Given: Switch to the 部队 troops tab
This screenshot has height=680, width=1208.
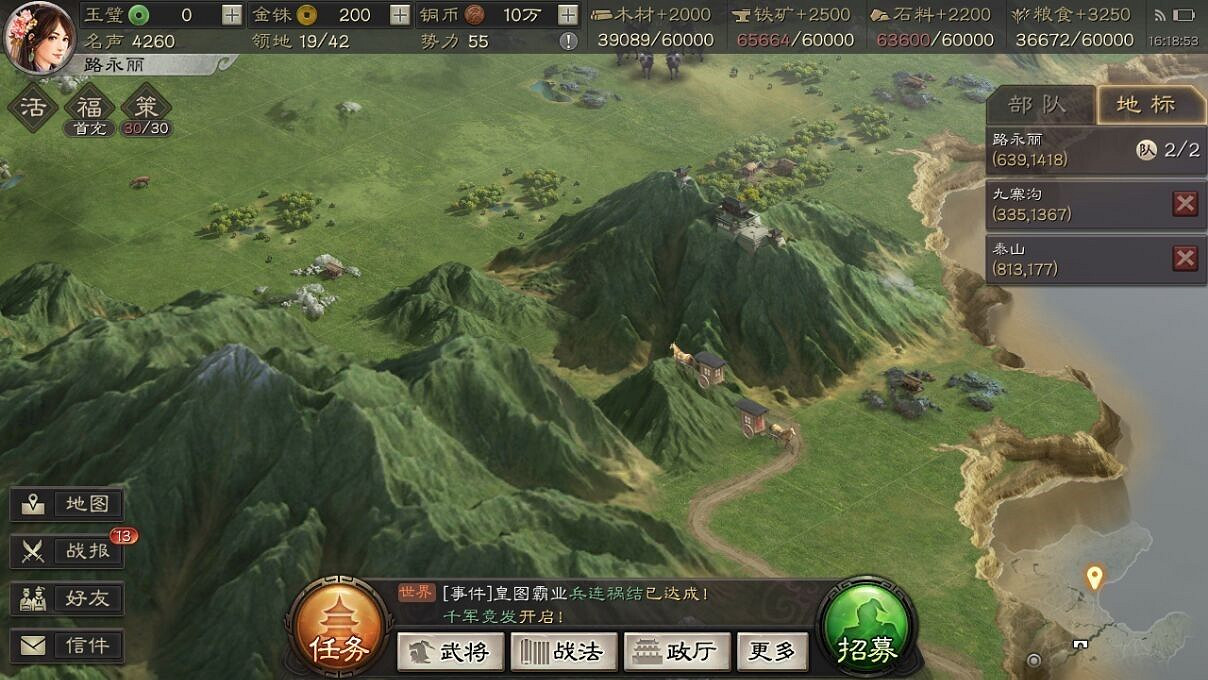Looking at the screenshot, I should 1039,105.
